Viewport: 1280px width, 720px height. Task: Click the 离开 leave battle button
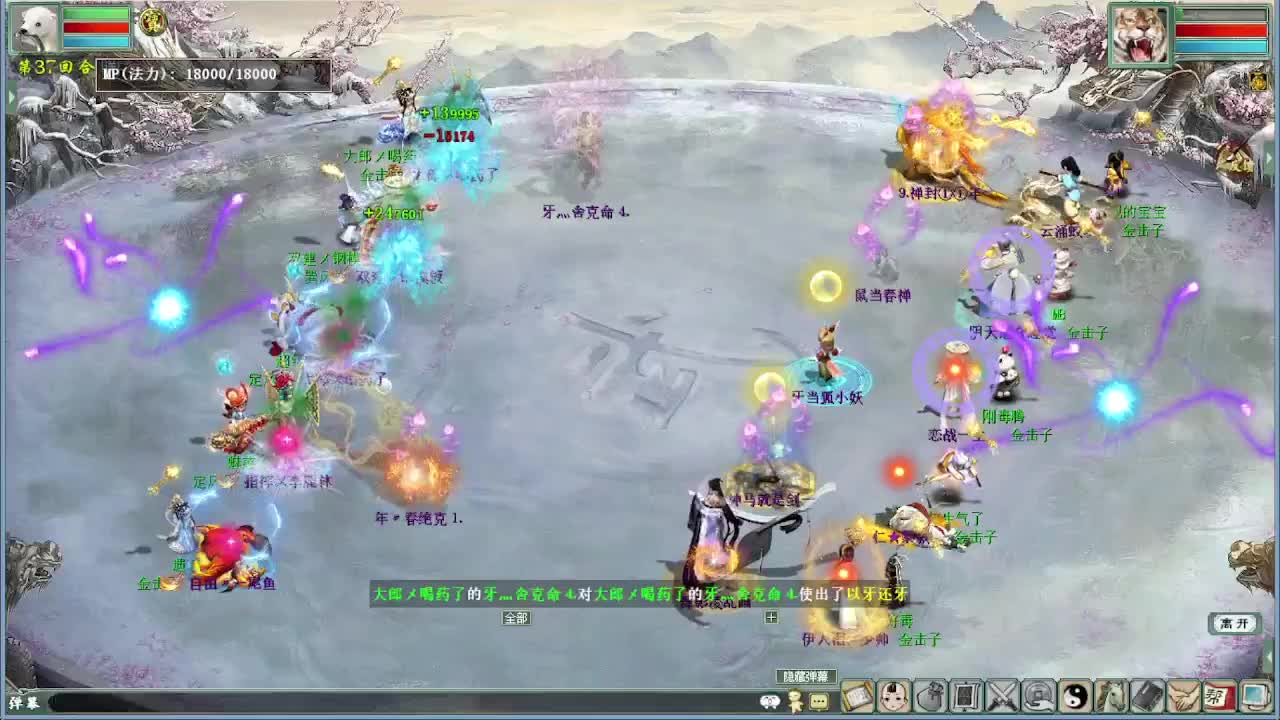(x=1235, y=622)
